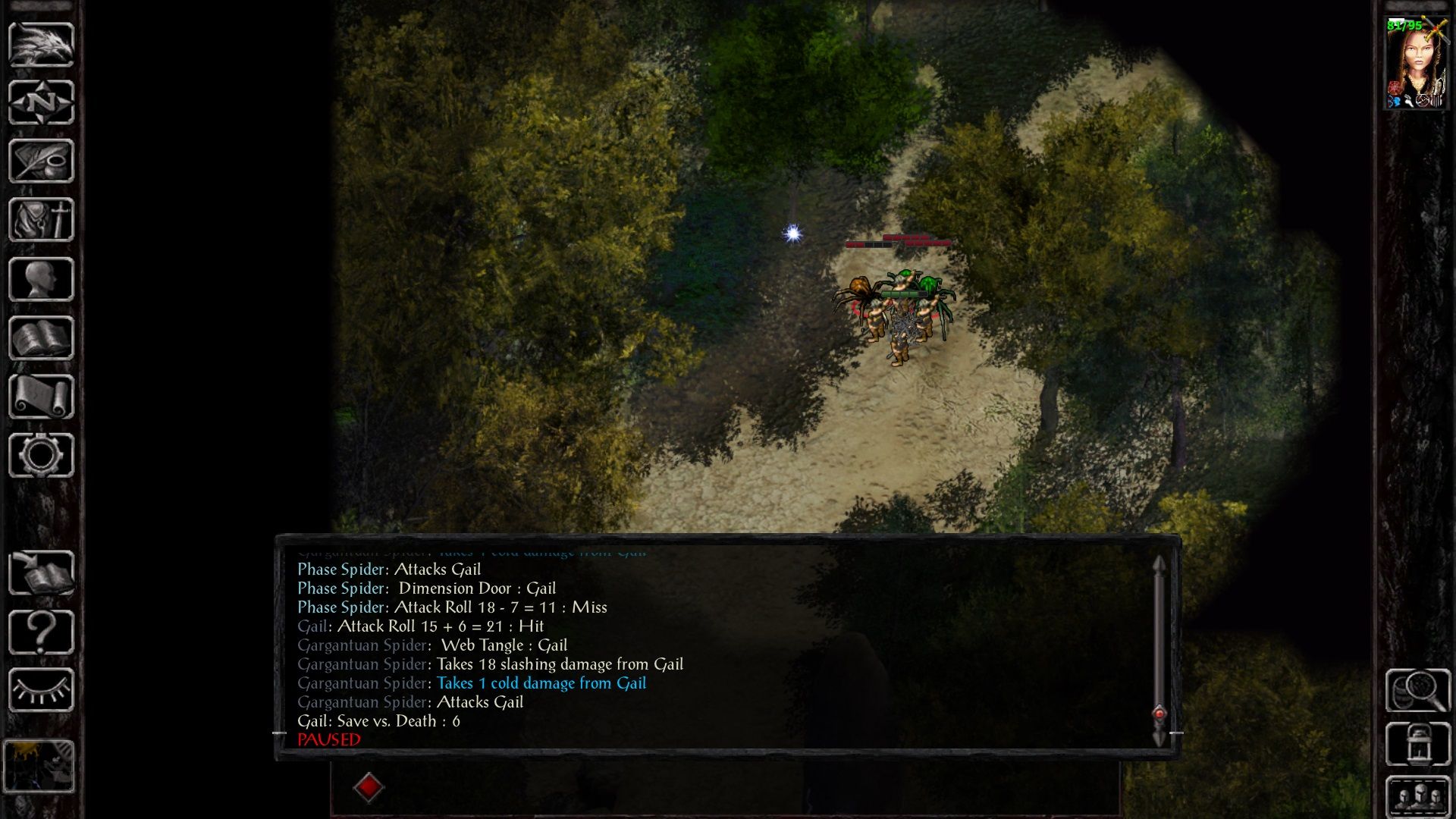Image resolution: width=1456 pixels, height=819 pixels.
Task: Hide the interface with the closed eye button
Action: click(41, 690)
